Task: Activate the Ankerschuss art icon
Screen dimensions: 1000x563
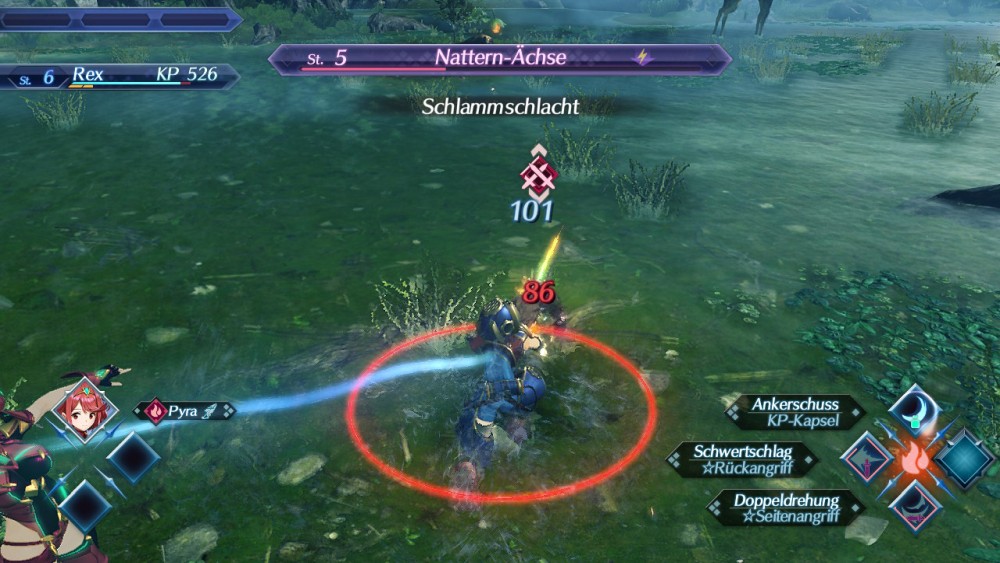Action: [914, 408]
